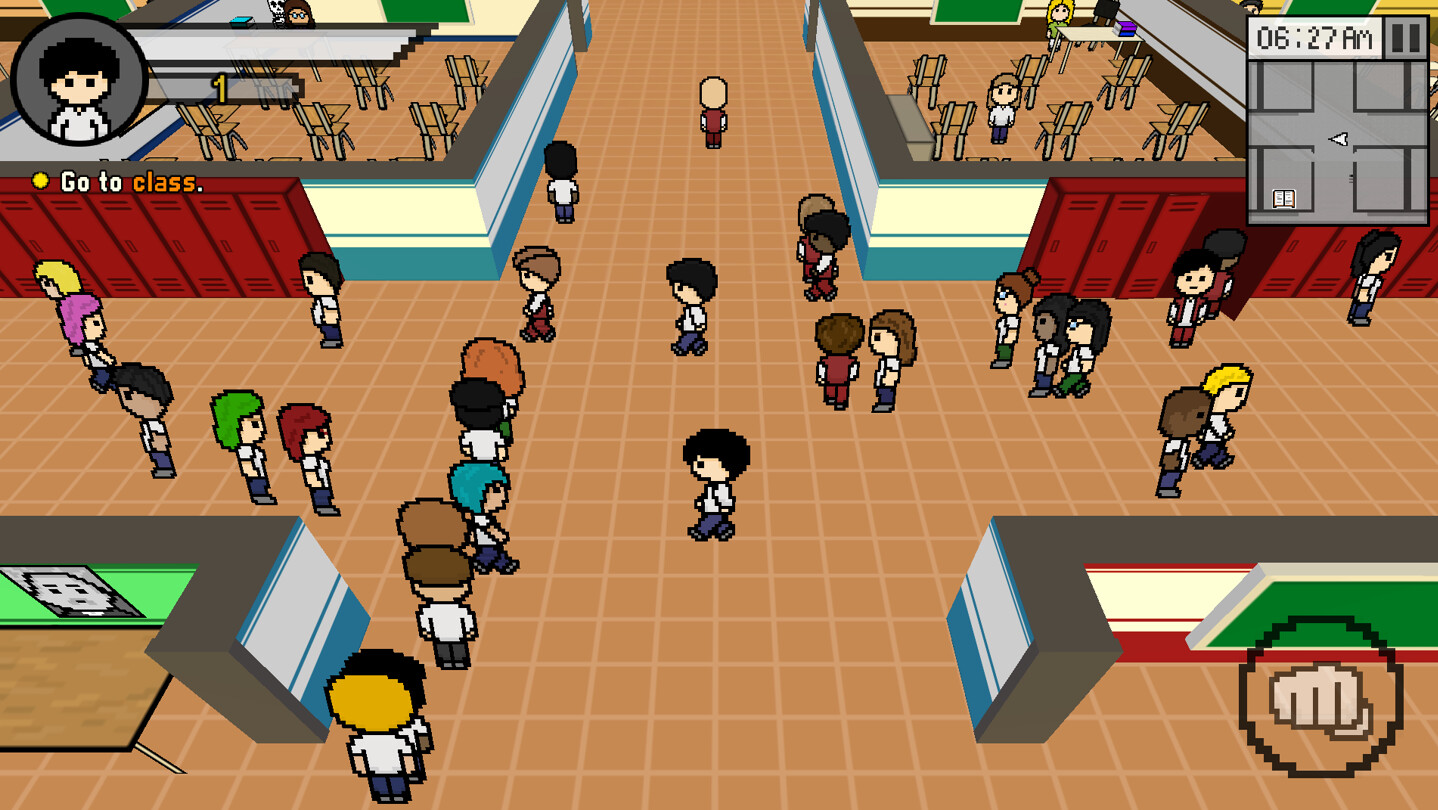Tap the yellow objective marker dot

pos(40,182)
